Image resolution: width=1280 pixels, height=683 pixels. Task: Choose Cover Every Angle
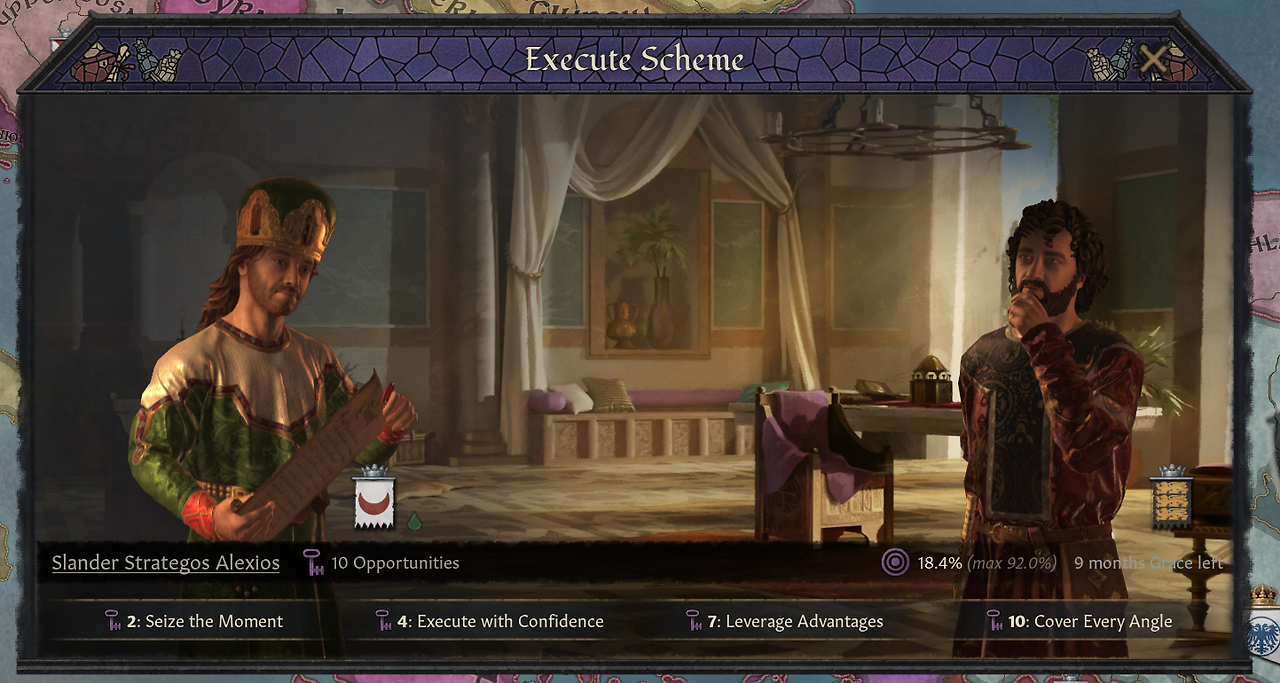pyautogui.click(x=1079, y=621)
